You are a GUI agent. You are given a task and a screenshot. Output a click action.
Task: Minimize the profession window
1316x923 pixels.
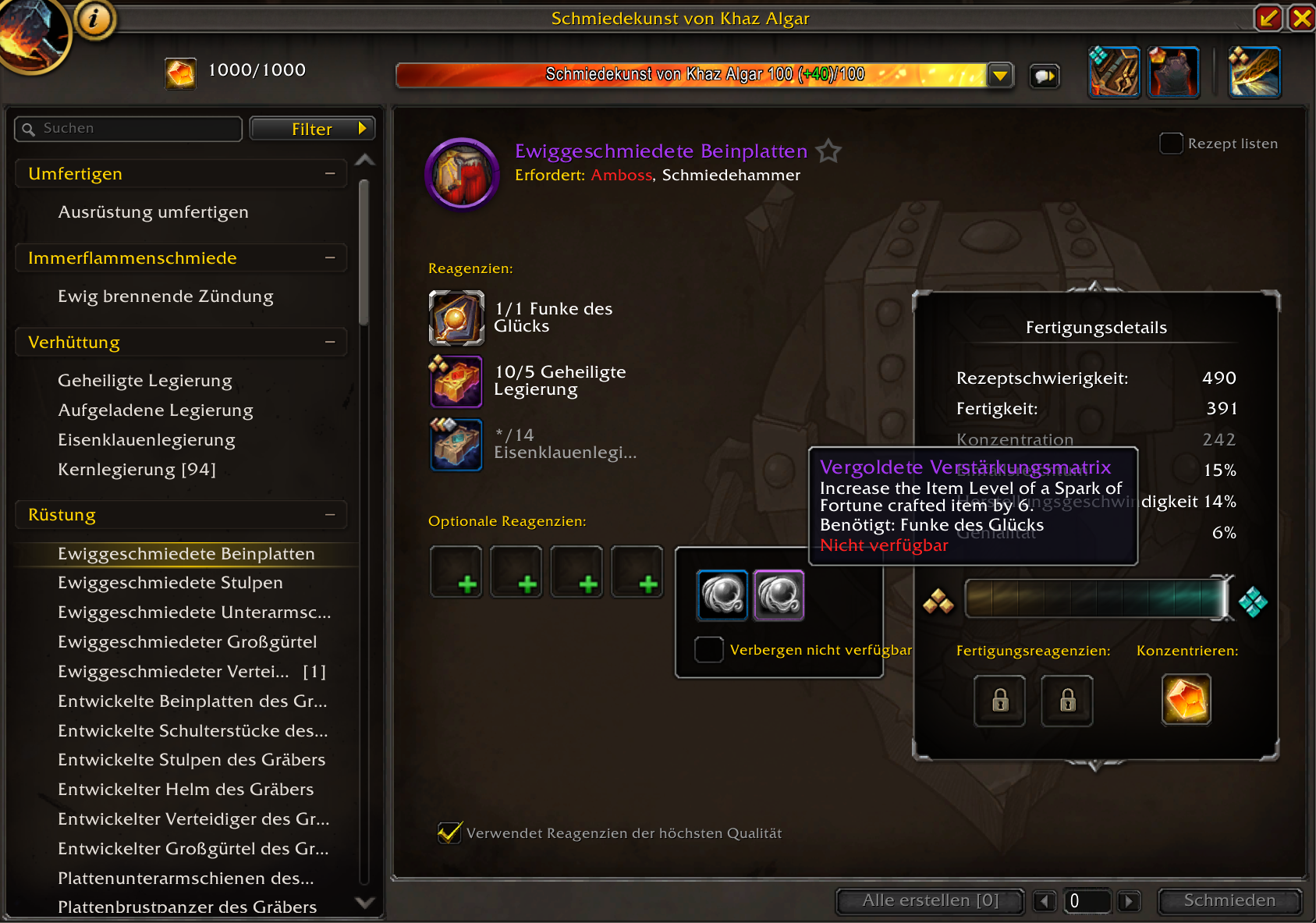point(1268,18)
